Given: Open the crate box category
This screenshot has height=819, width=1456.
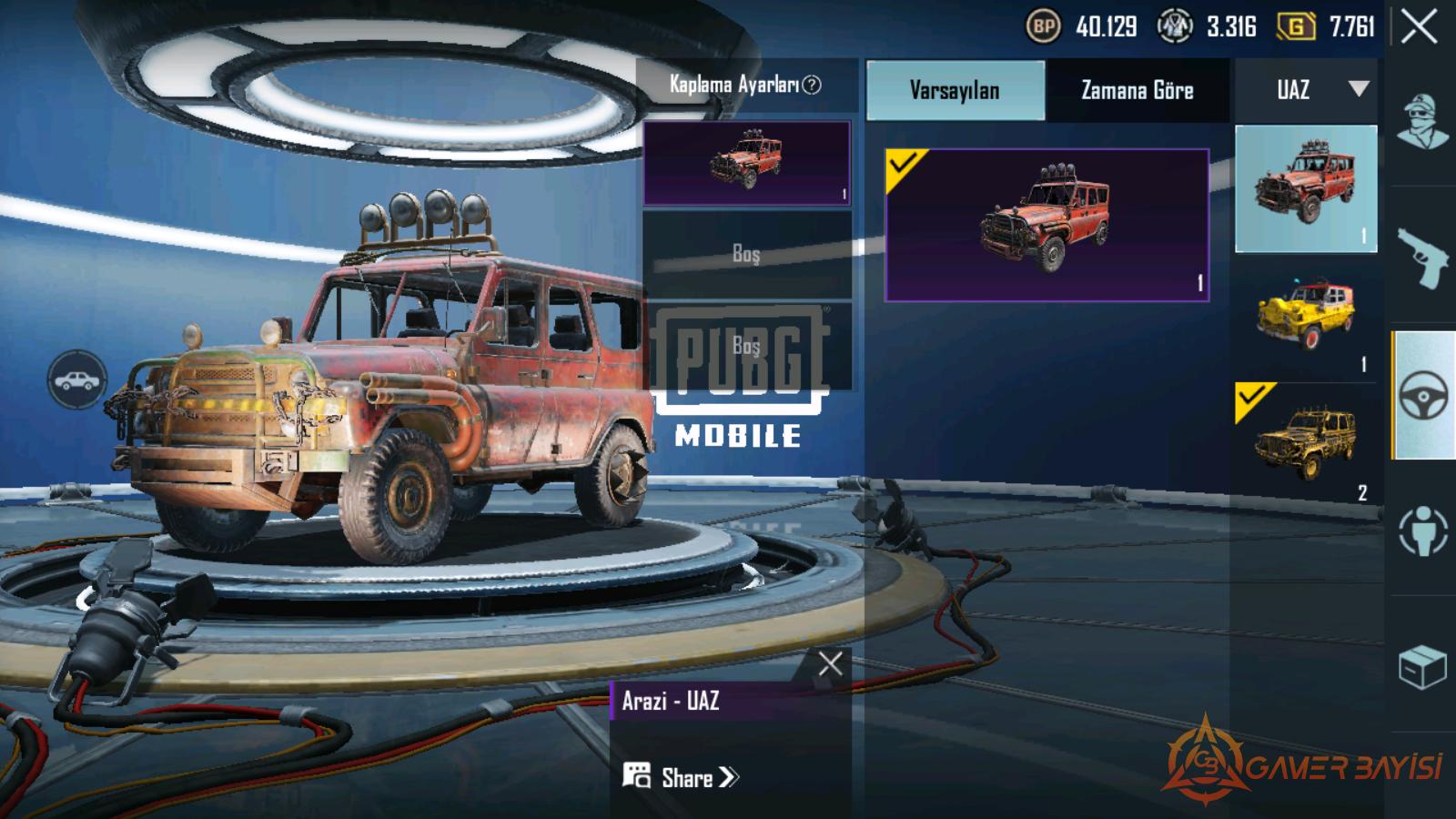Looking at the screenshot, I should pyautogui.click(x=1422, y=667).
